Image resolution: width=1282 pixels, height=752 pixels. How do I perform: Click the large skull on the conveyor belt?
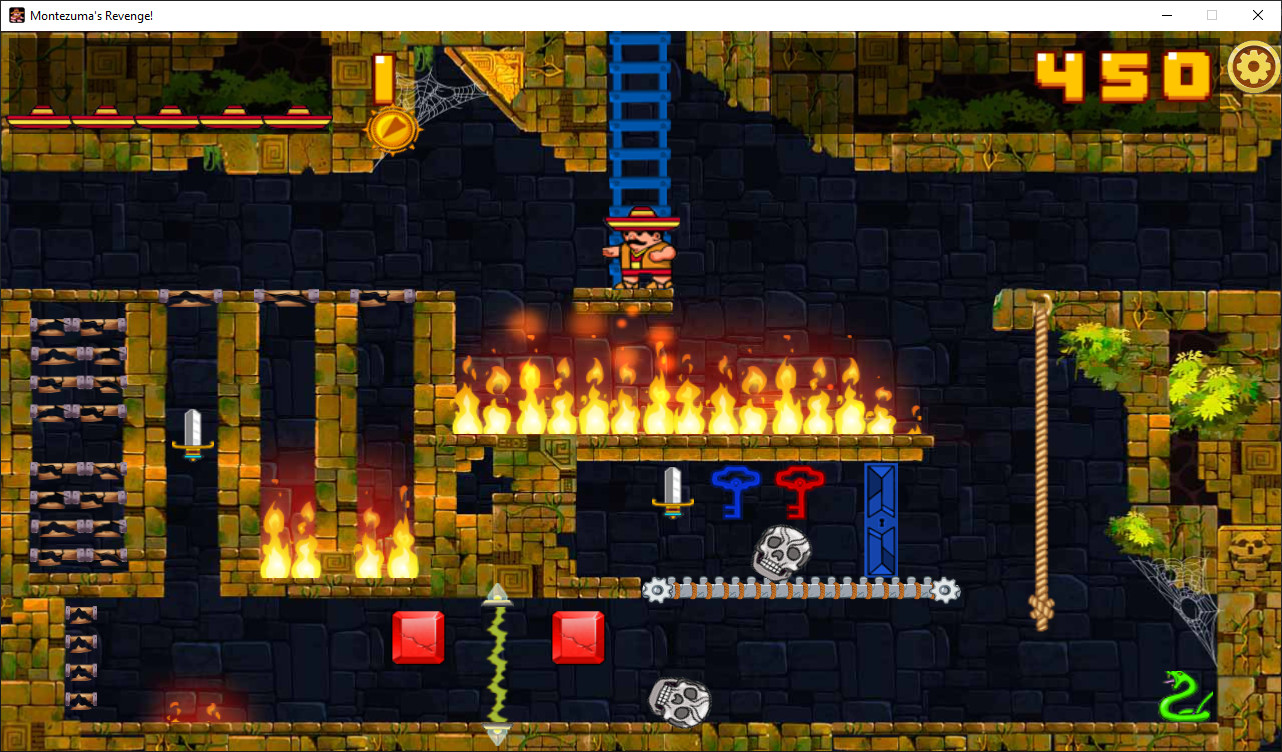click(x=779, y=552)
